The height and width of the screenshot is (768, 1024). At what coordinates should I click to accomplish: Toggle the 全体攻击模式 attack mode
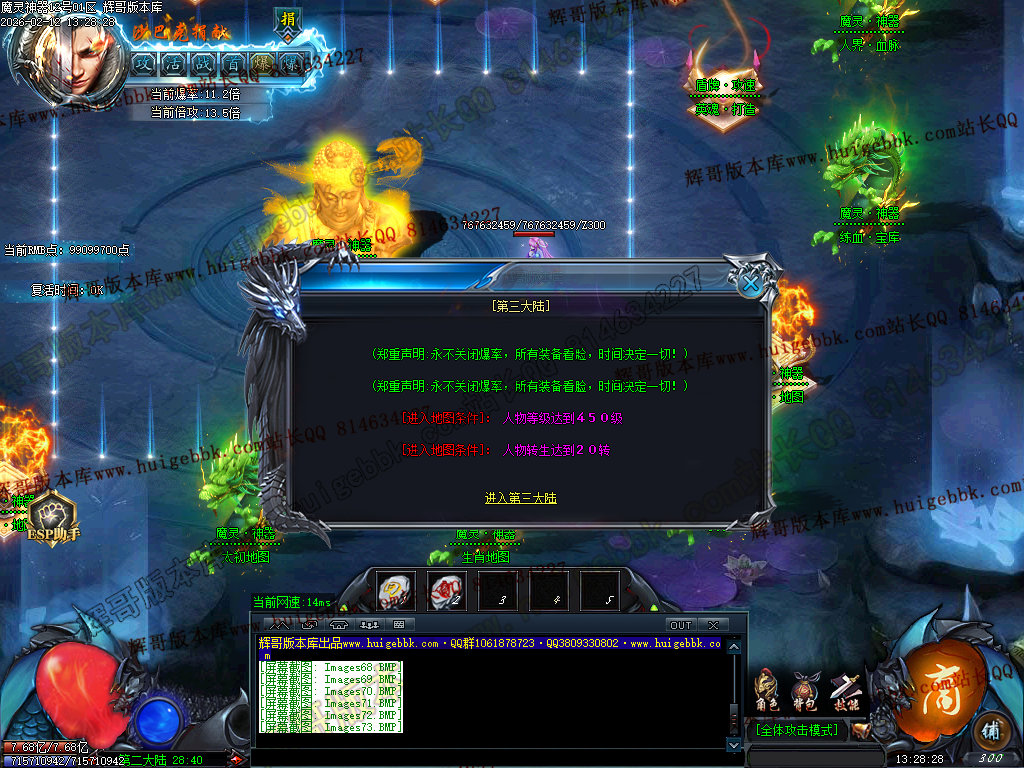[798, 731]
